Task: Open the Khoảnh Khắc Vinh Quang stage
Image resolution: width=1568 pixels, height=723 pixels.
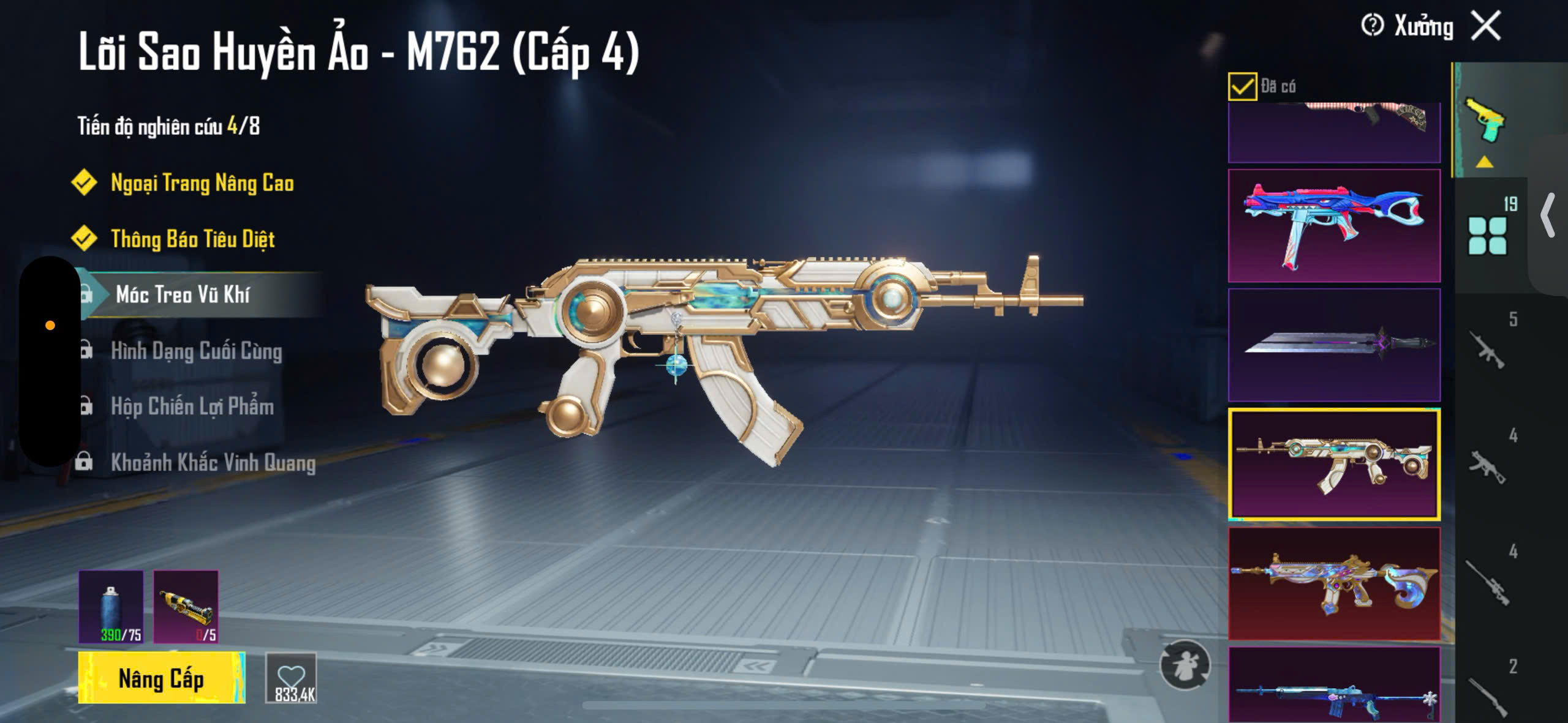Action: [213, 462]
